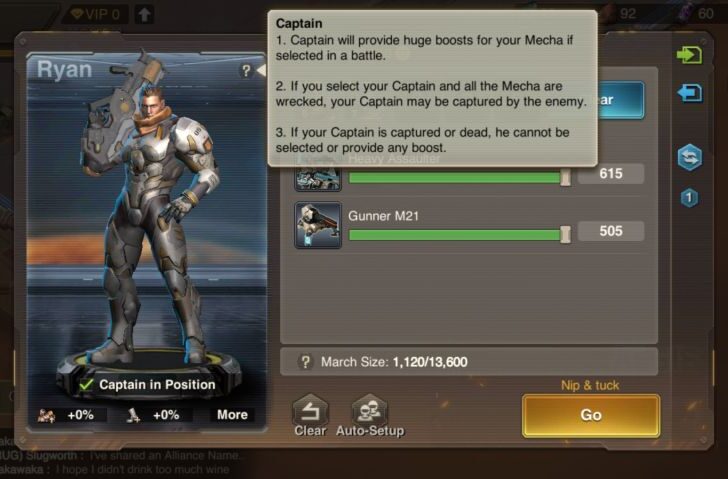Select the blue hexagon number 1 preset
Screen dimensions: 728x479
(x=689, y=198)
